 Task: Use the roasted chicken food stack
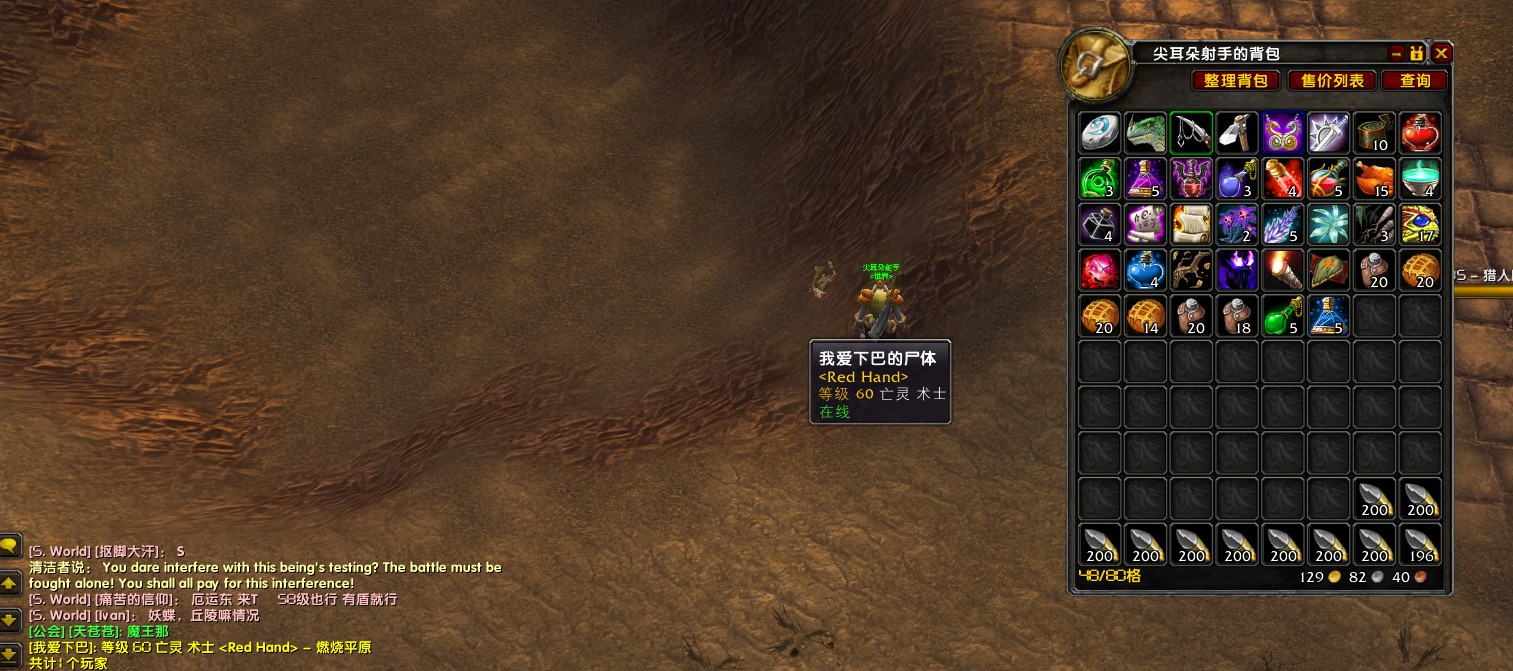pos(1374,178)
